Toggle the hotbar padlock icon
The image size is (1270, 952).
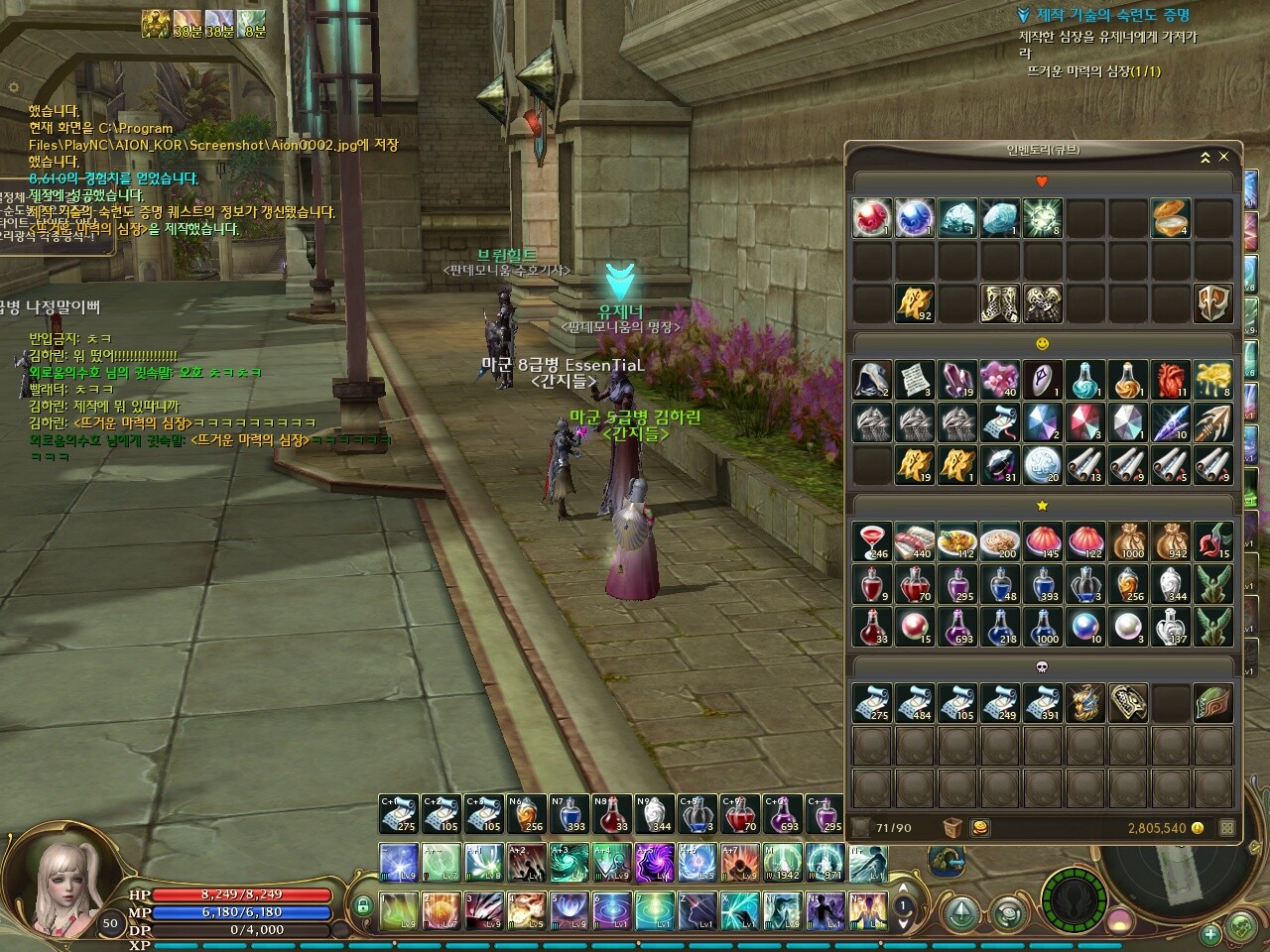tap(363, 904)
